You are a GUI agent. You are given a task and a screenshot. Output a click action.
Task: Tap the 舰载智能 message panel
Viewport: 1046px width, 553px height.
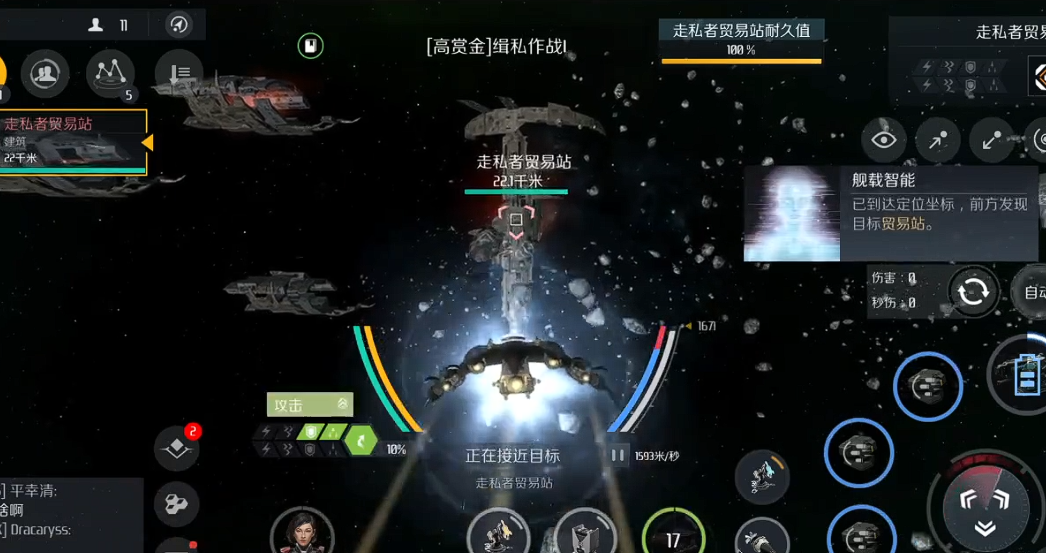coord(891,214)
